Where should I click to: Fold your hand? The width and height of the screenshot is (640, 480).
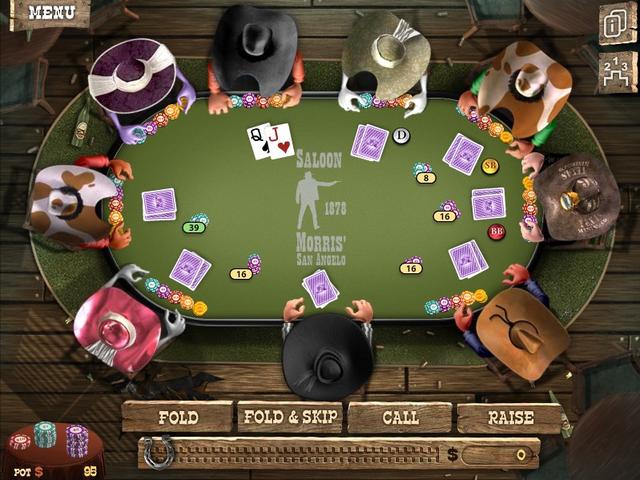pyautogui.click(x=178, y=417)
